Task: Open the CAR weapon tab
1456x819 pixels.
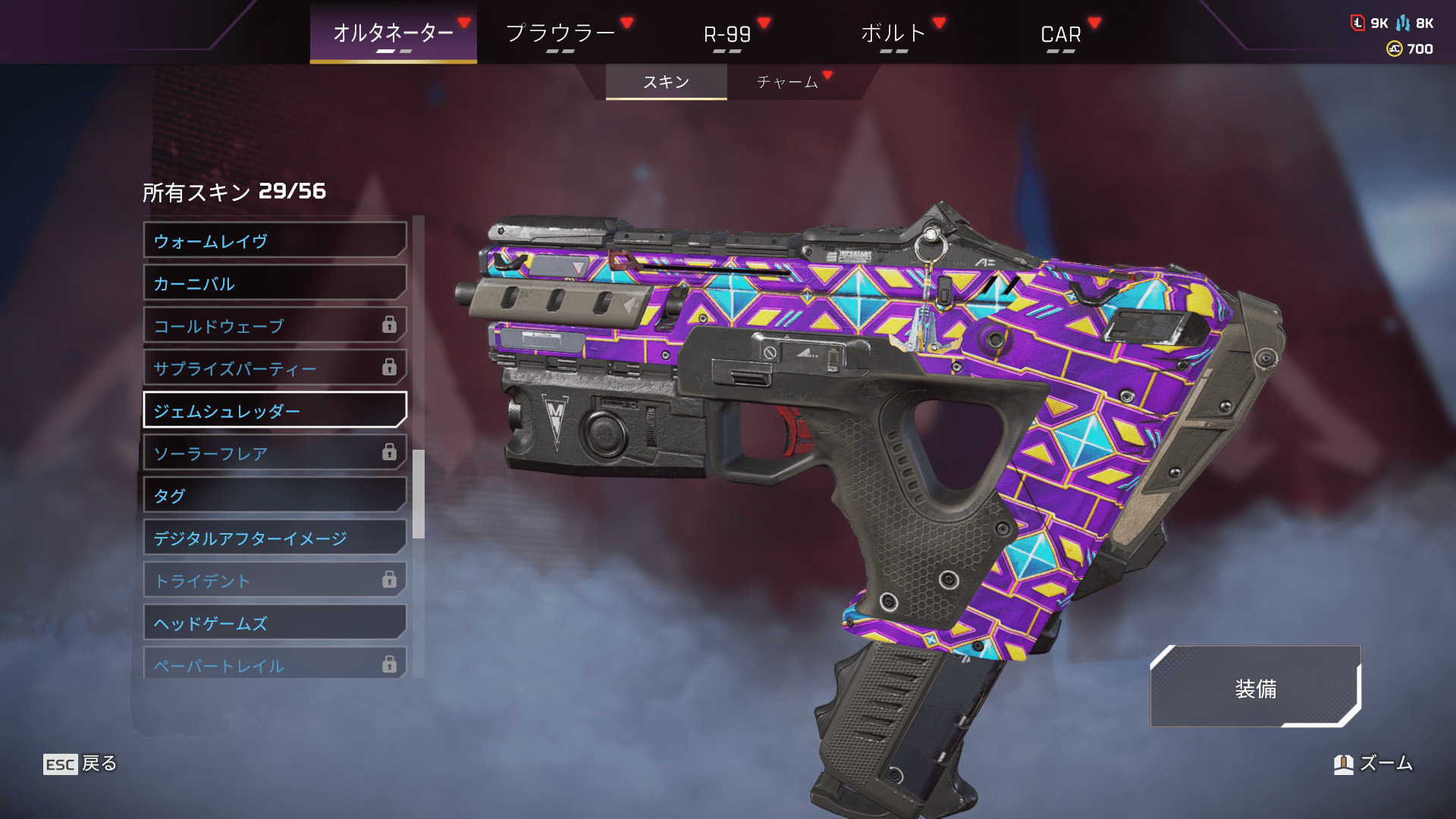Action: pos(1060,34)
